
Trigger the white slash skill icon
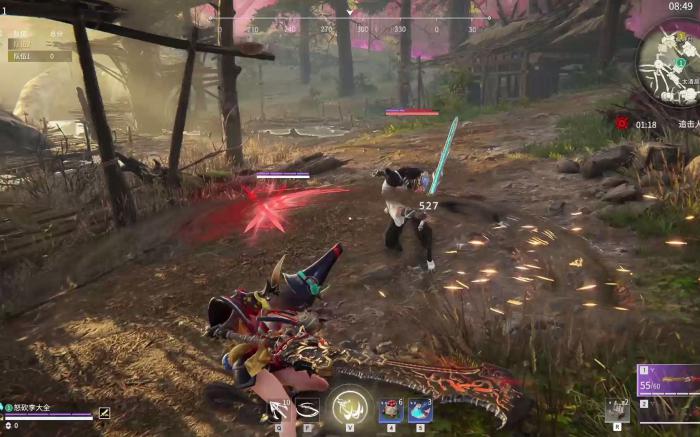click(308, 408)
